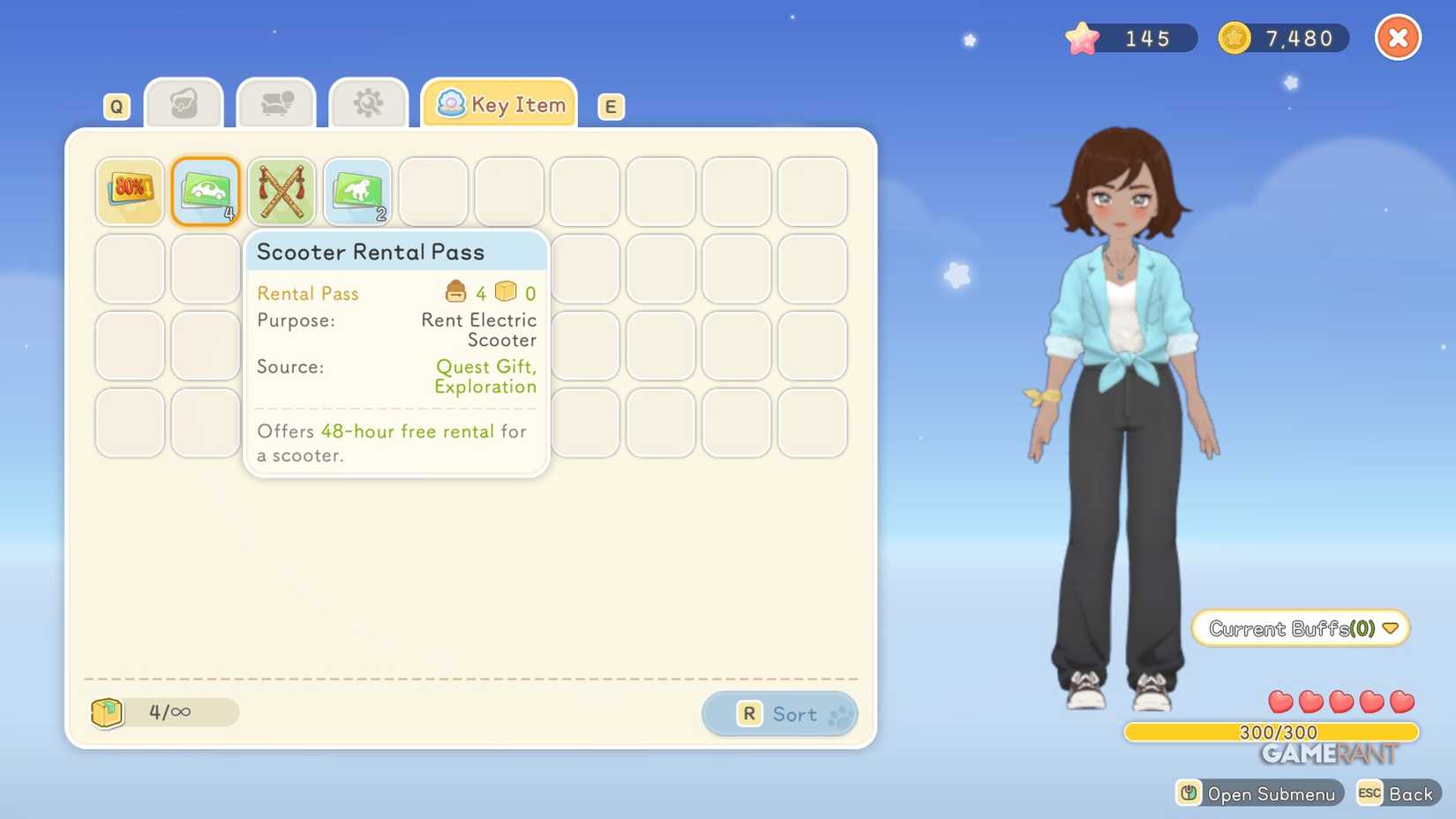Open the bag inventory tab icon
The height and width of the screenshot is (819, 1456).
pyautogui.click(x=183, y=102)
